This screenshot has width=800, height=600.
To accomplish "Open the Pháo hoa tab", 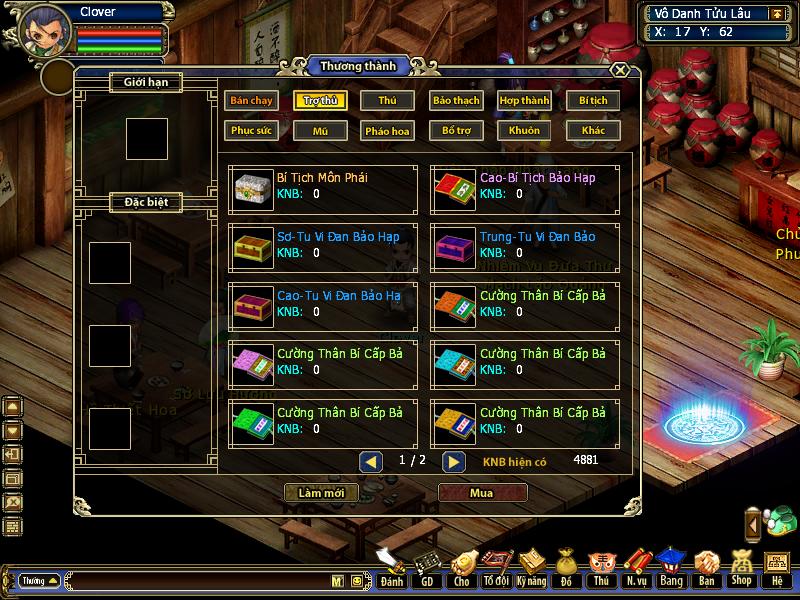I will click(x=387, y=130).
